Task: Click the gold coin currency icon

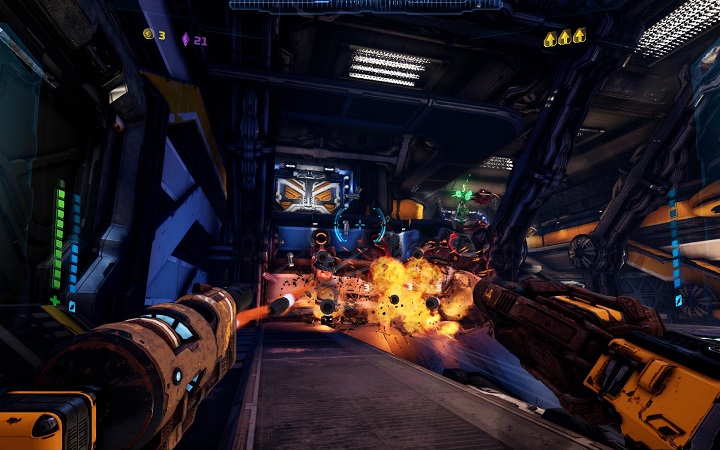Action: [148, 35]
